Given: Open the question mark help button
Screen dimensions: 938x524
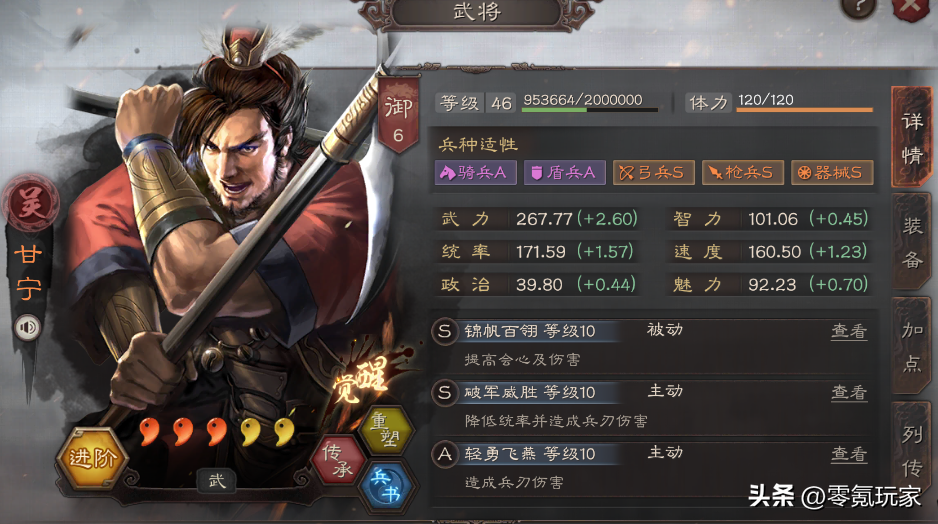Looking at the screenshot, I should [859, 7].
